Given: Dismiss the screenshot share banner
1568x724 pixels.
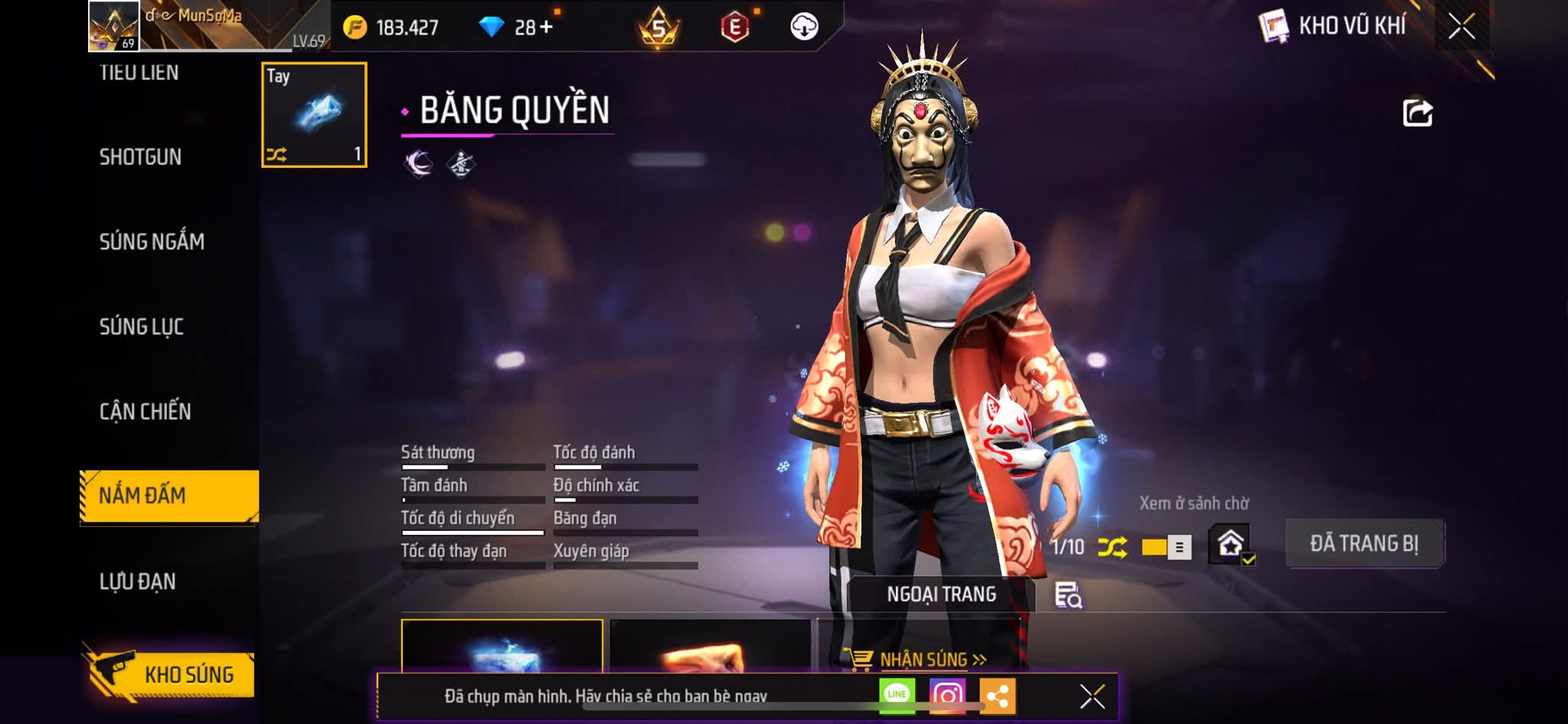Looking at the screenshot, I should point(1092,696).
